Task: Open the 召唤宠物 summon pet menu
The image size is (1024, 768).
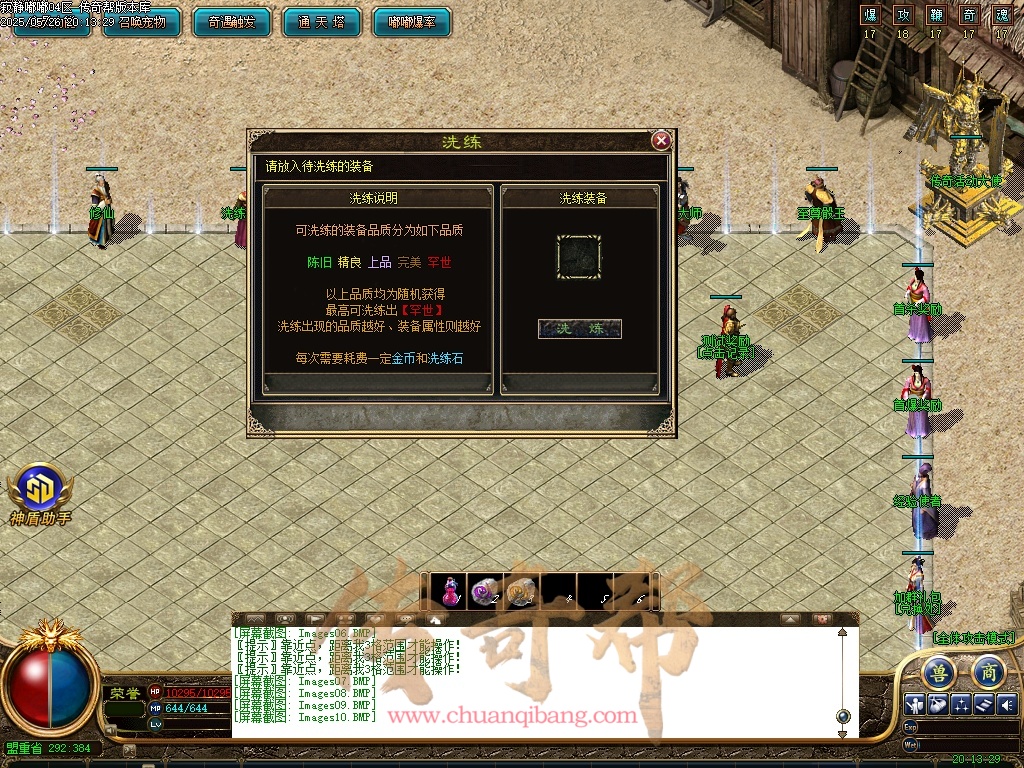Action: pos(142,22)
